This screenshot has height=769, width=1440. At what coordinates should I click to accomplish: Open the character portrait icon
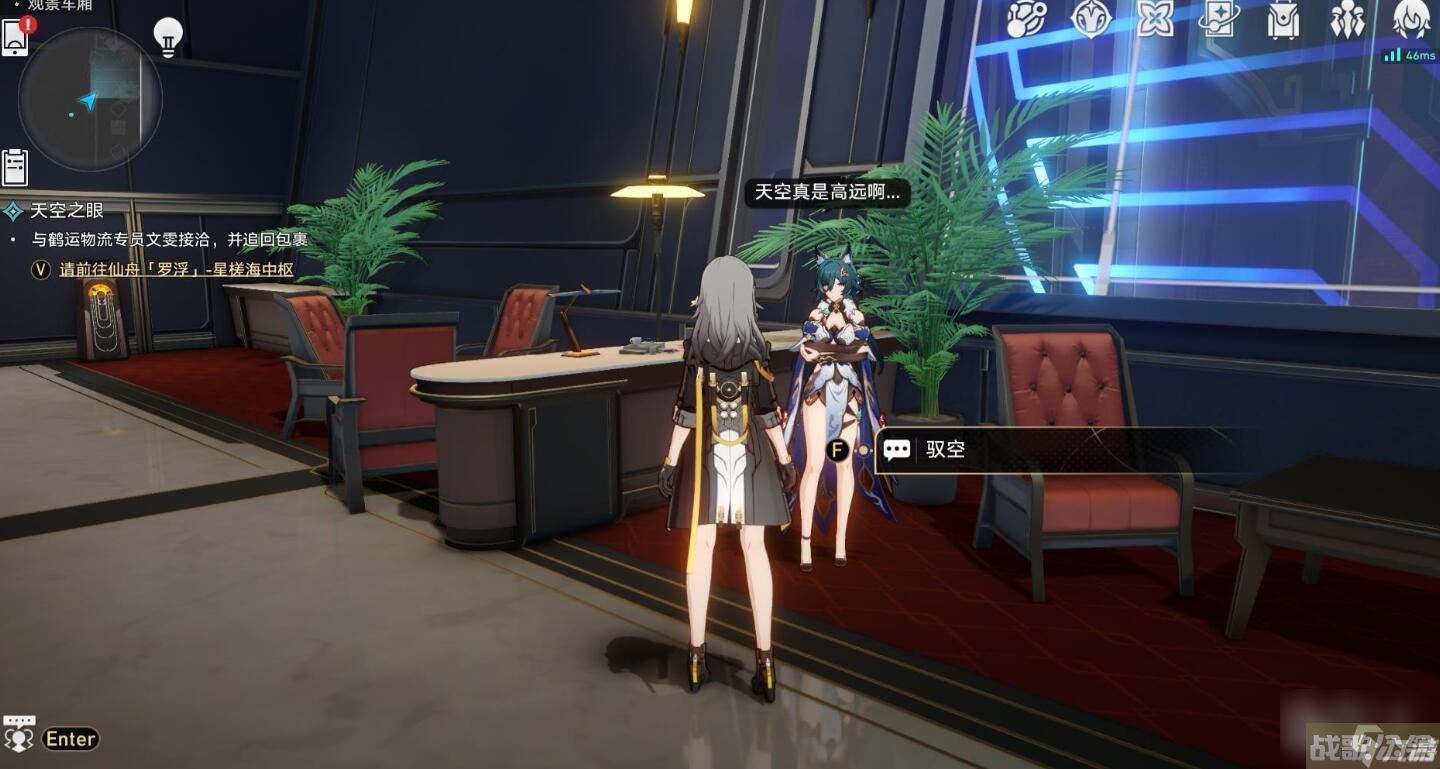pyautogui.click(x=1412, y=19)
